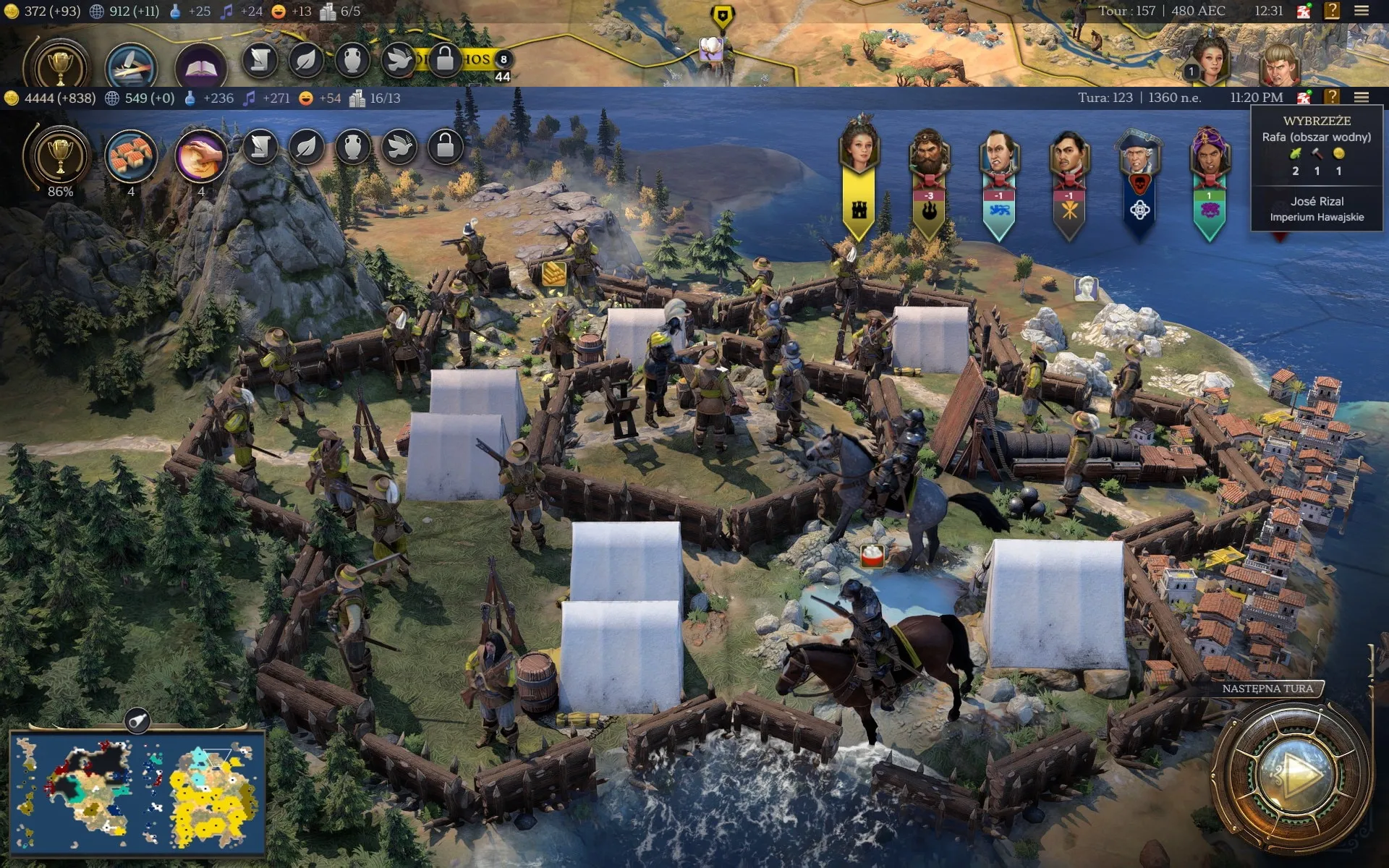This screenshot has height=868, width=1389.
Task: Open the brick production icon
Action: click(131, 156)
